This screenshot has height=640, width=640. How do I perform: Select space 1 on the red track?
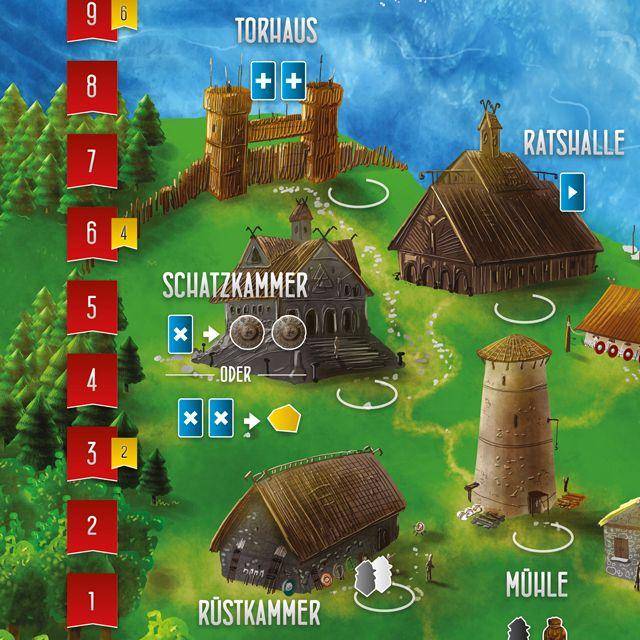click(x=92, y=601)
